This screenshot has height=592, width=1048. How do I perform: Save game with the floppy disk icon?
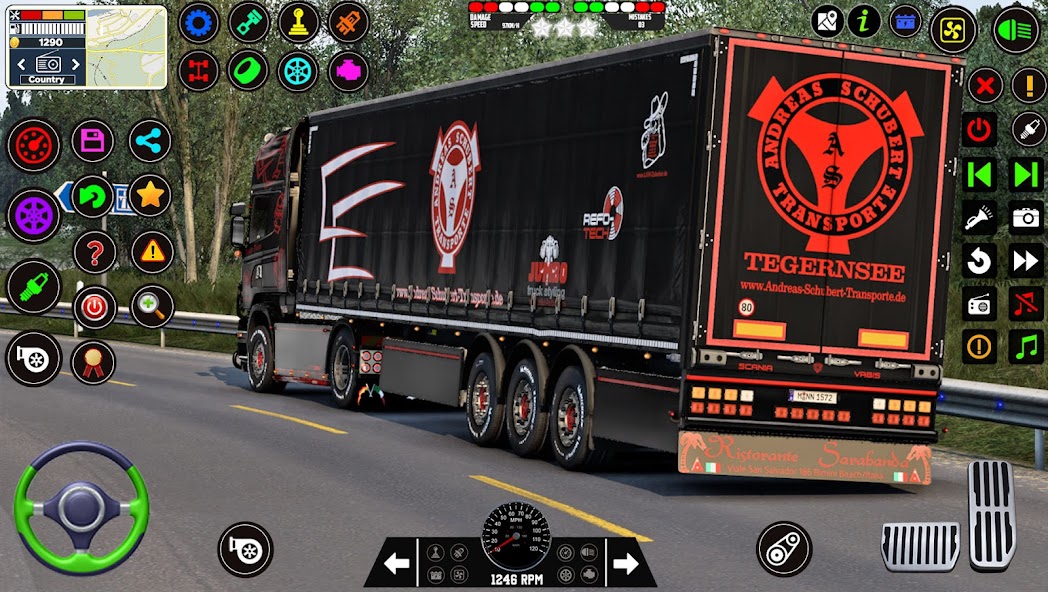tap(93, 141)
